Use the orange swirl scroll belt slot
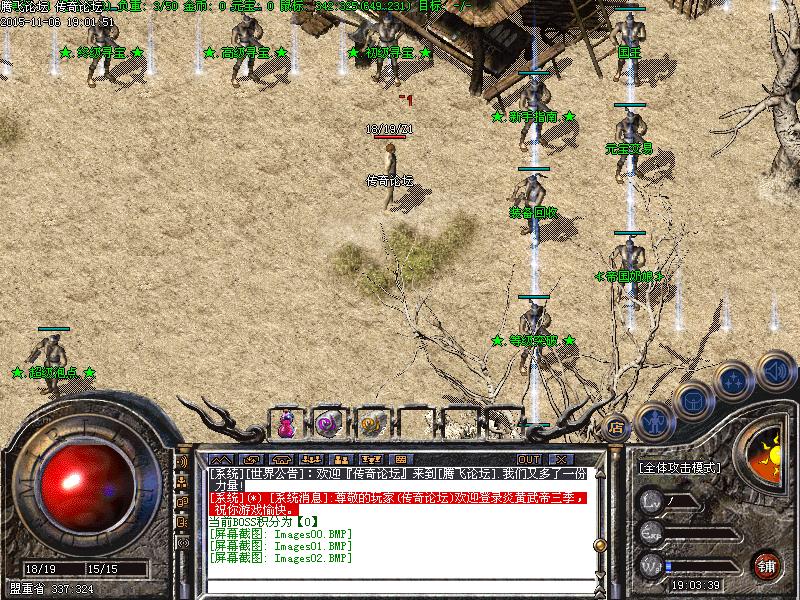This screenshot has width=800, height=600. click(x=369, y=424)
